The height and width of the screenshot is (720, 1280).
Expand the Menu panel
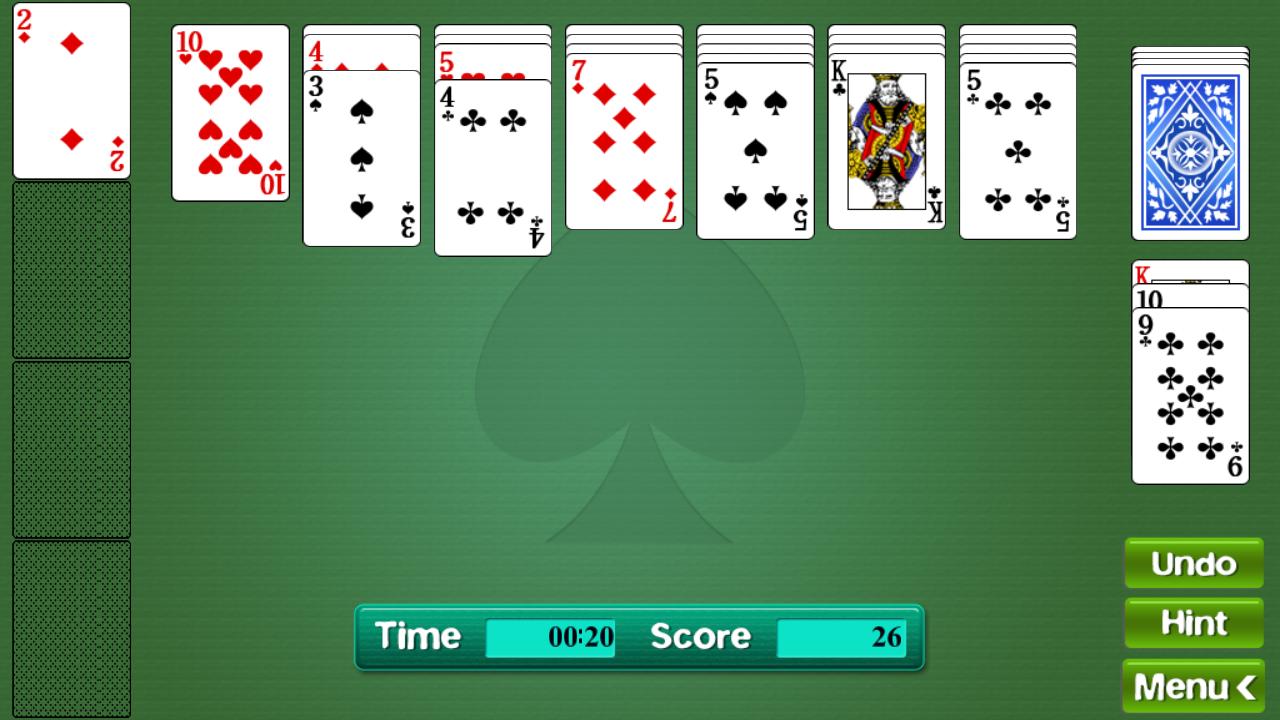(1193, 687)
